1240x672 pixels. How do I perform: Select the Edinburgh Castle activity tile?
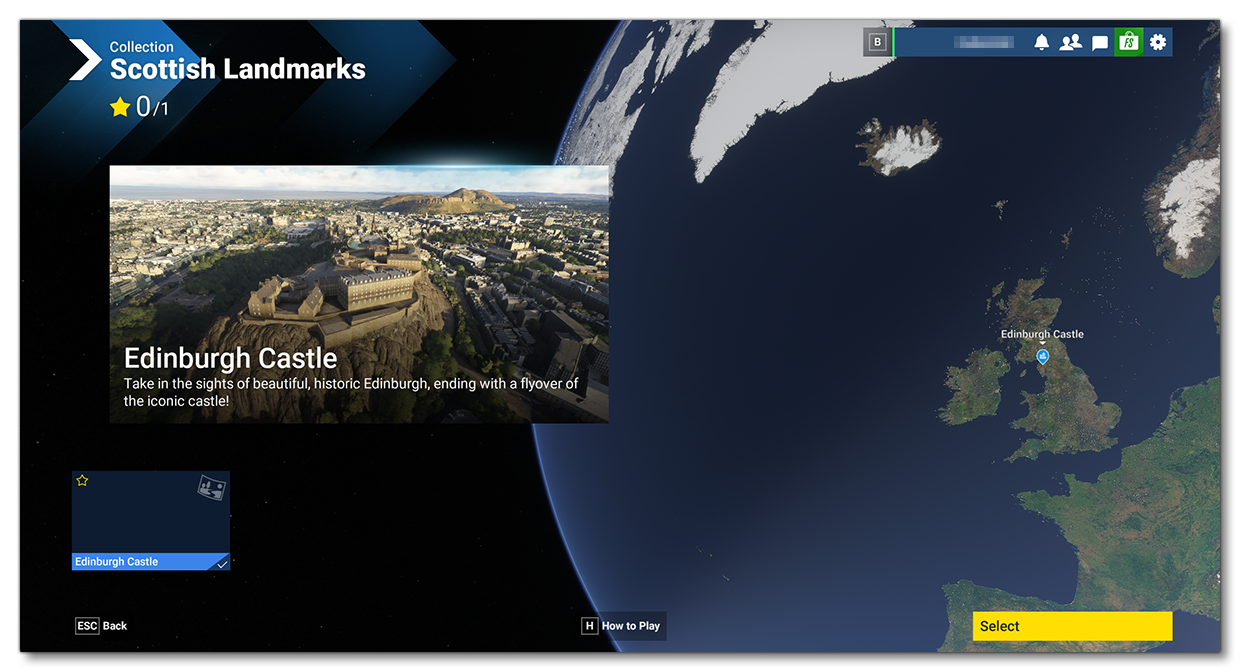151,521
